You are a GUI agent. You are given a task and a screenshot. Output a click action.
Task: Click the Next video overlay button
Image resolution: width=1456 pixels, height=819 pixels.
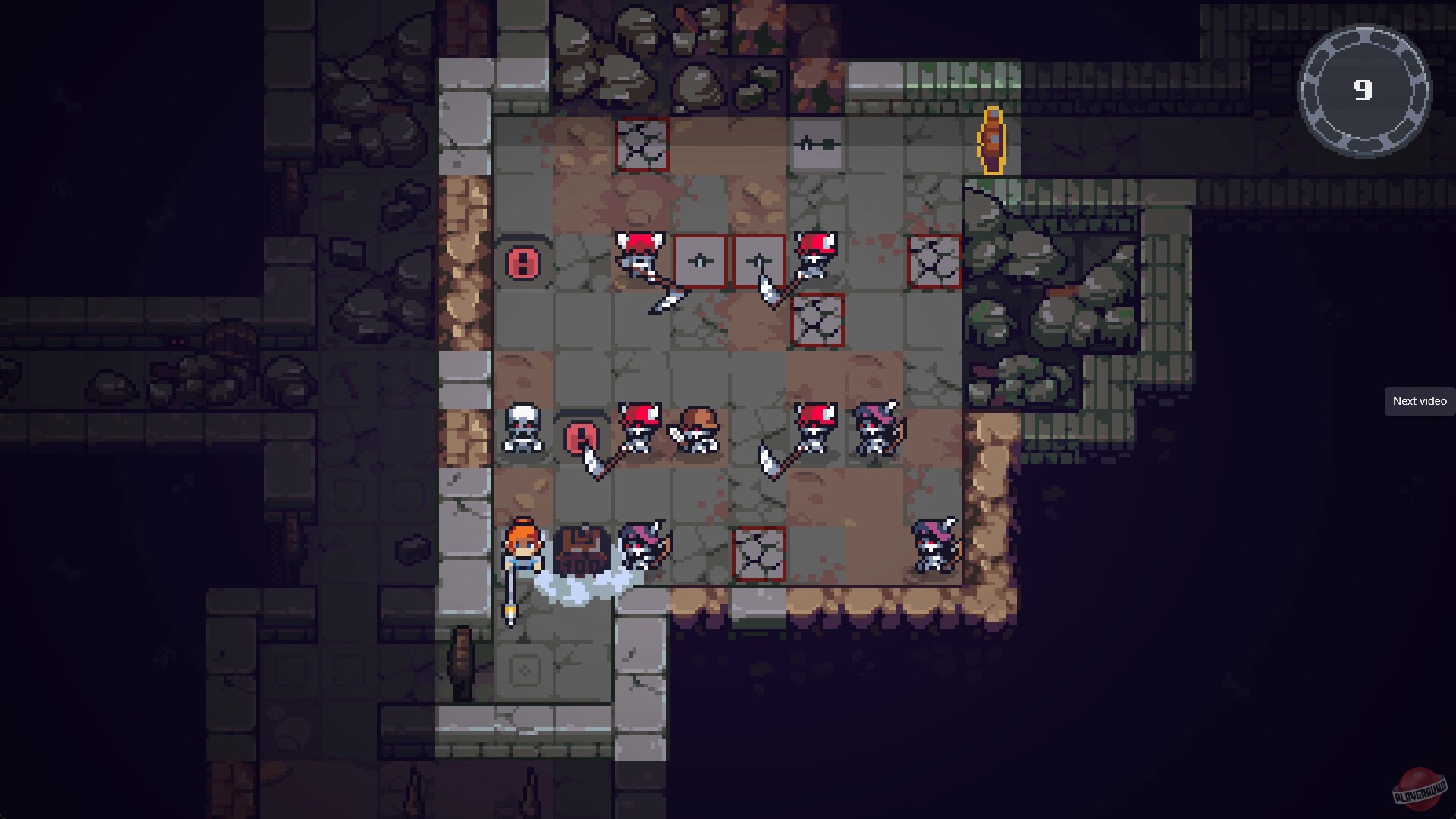[1419, 400]
